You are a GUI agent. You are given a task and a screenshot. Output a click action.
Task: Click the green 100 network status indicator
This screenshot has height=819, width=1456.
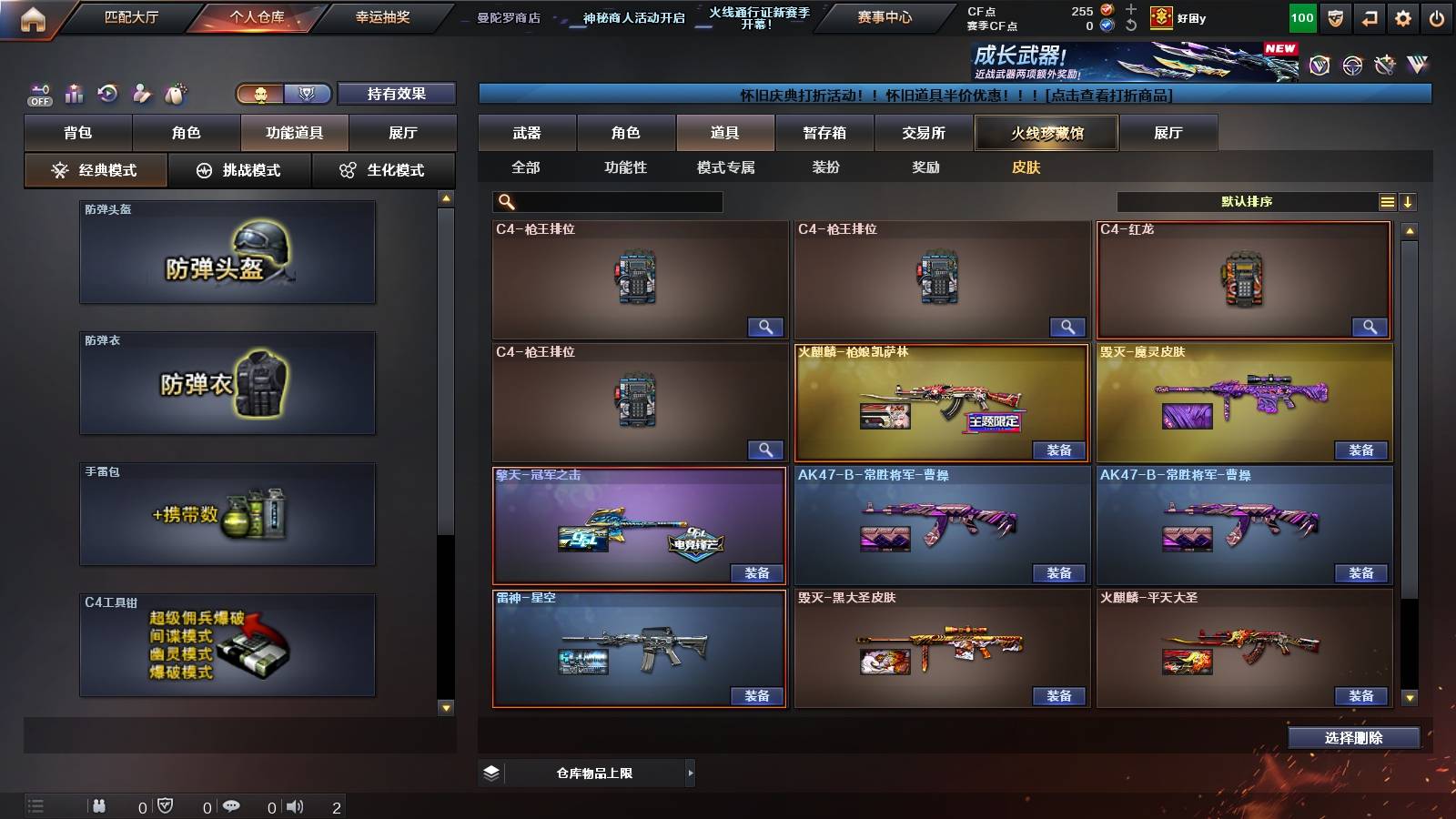[1301, 16]
